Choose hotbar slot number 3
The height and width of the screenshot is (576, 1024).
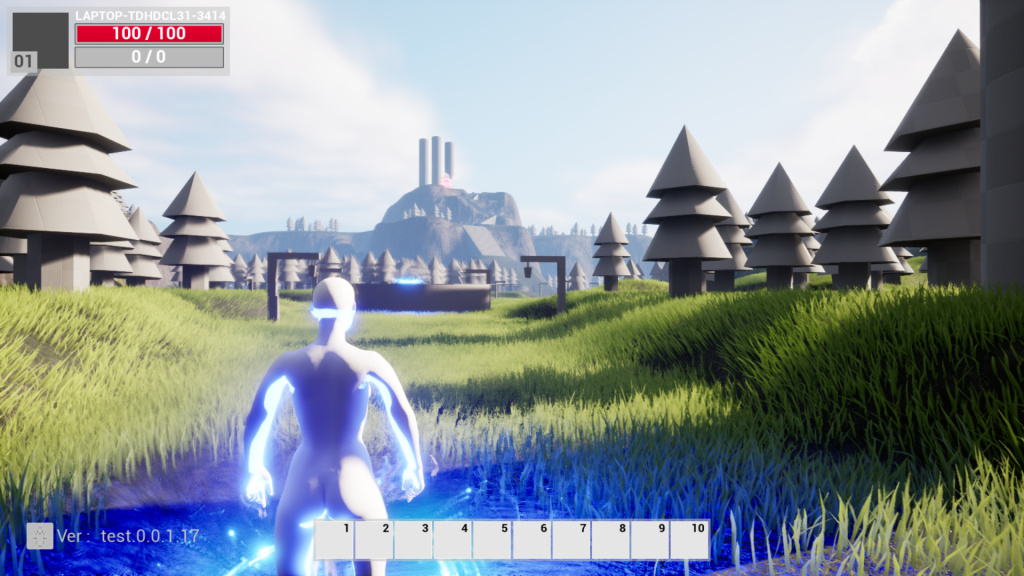coord(413,540)
